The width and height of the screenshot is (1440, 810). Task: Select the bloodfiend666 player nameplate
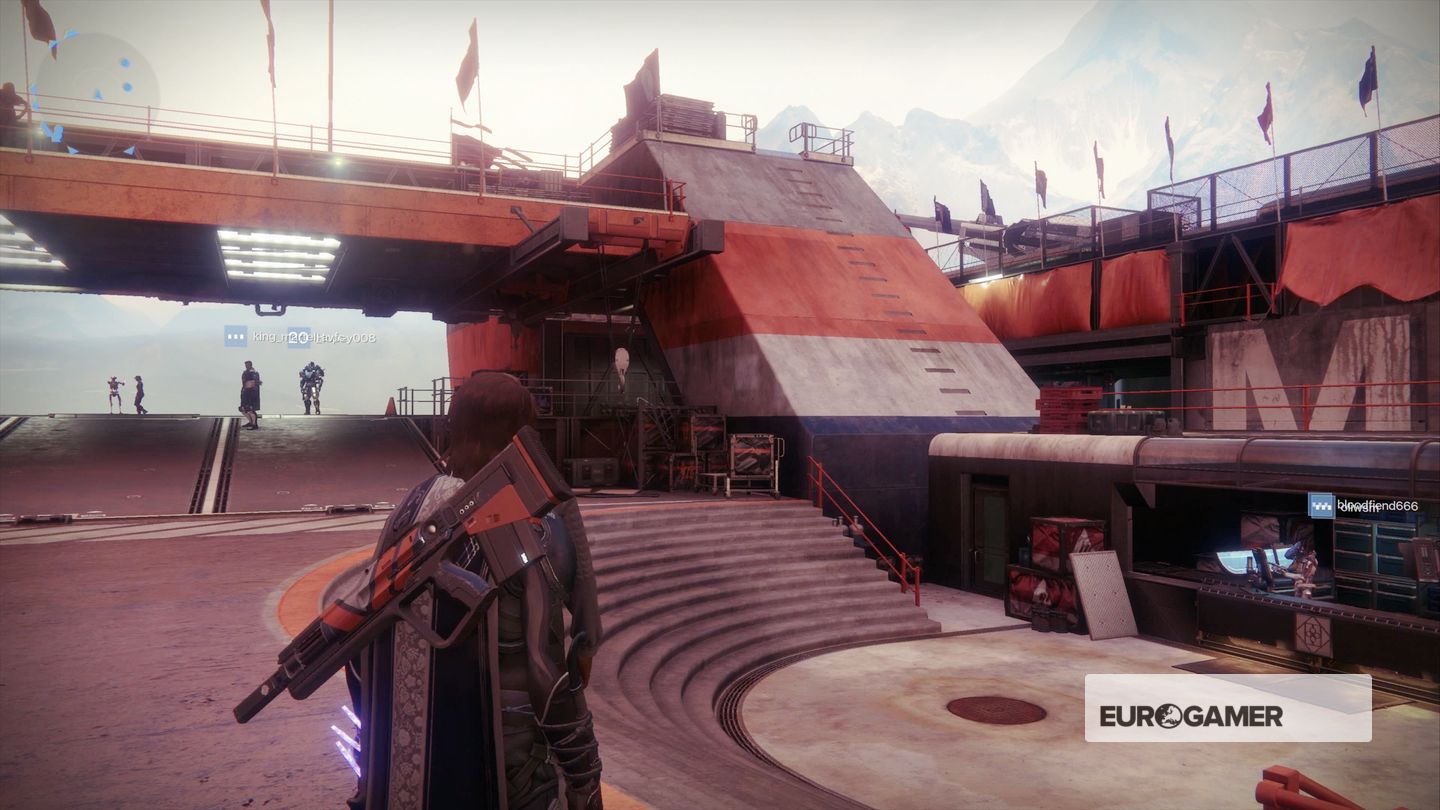(x=1364, y=506)
